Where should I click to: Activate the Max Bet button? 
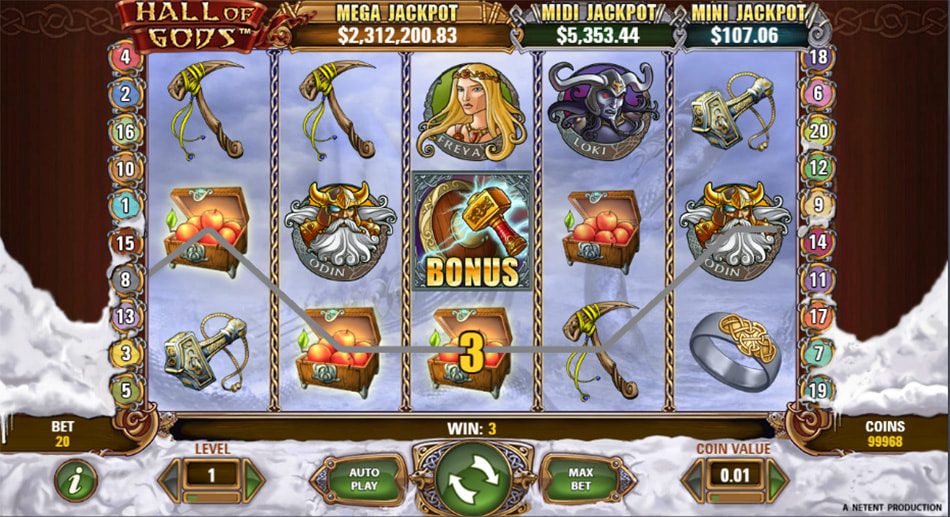[x=582, y=479]
